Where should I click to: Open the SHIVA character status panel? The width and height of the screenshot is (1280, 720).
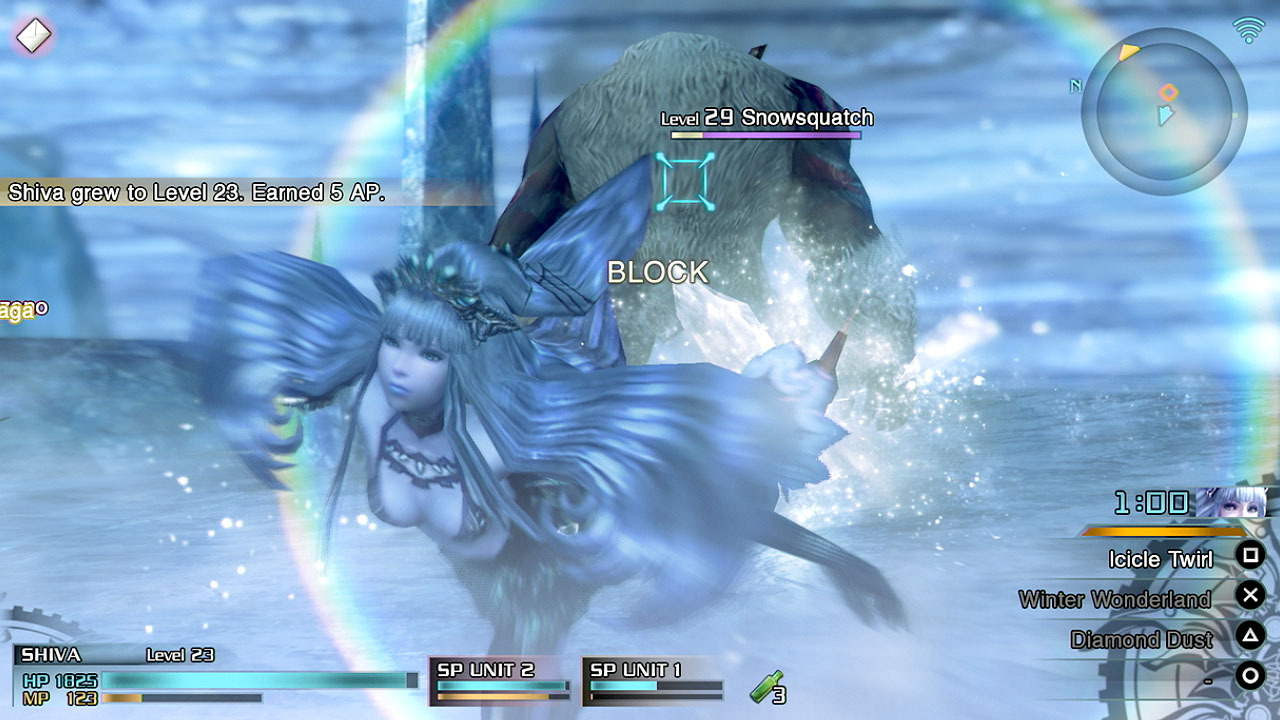[x=215, y=676]
